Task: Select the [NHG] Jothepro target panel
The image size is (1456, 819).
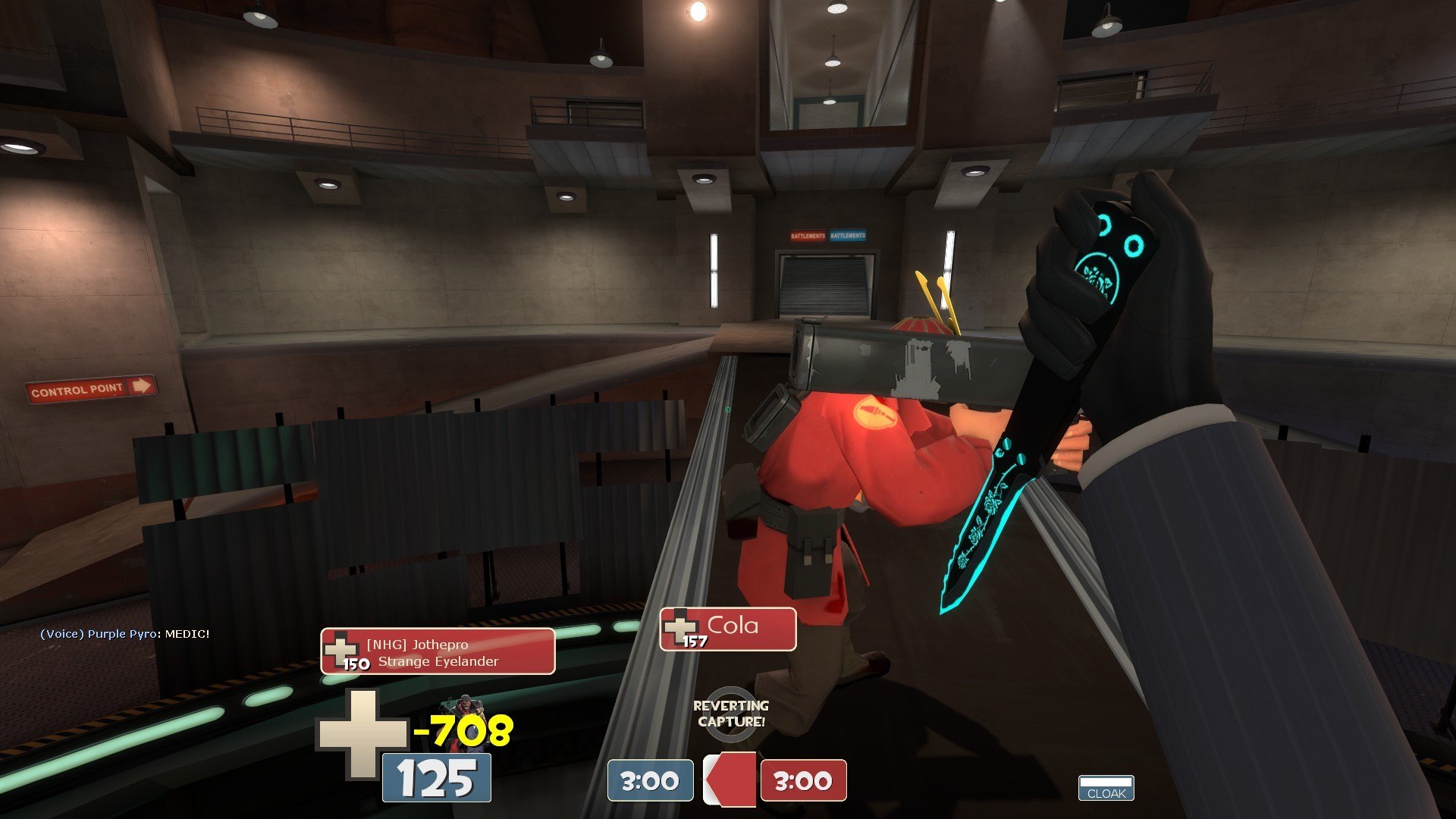Action: point(438,651)
